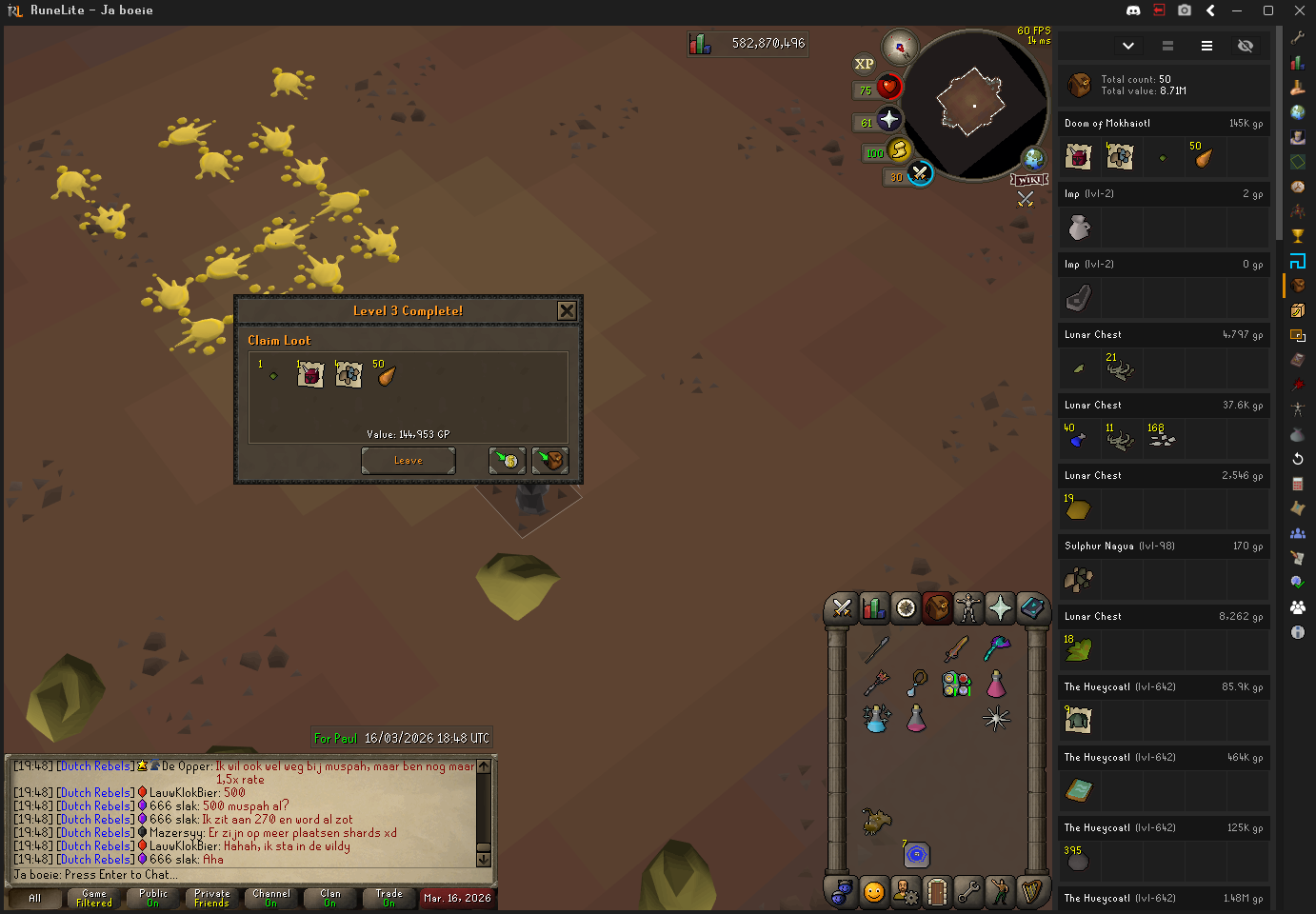Activate quick prayers orb
This screenshot has height=914, width=1316.
[x=888, y=119]
